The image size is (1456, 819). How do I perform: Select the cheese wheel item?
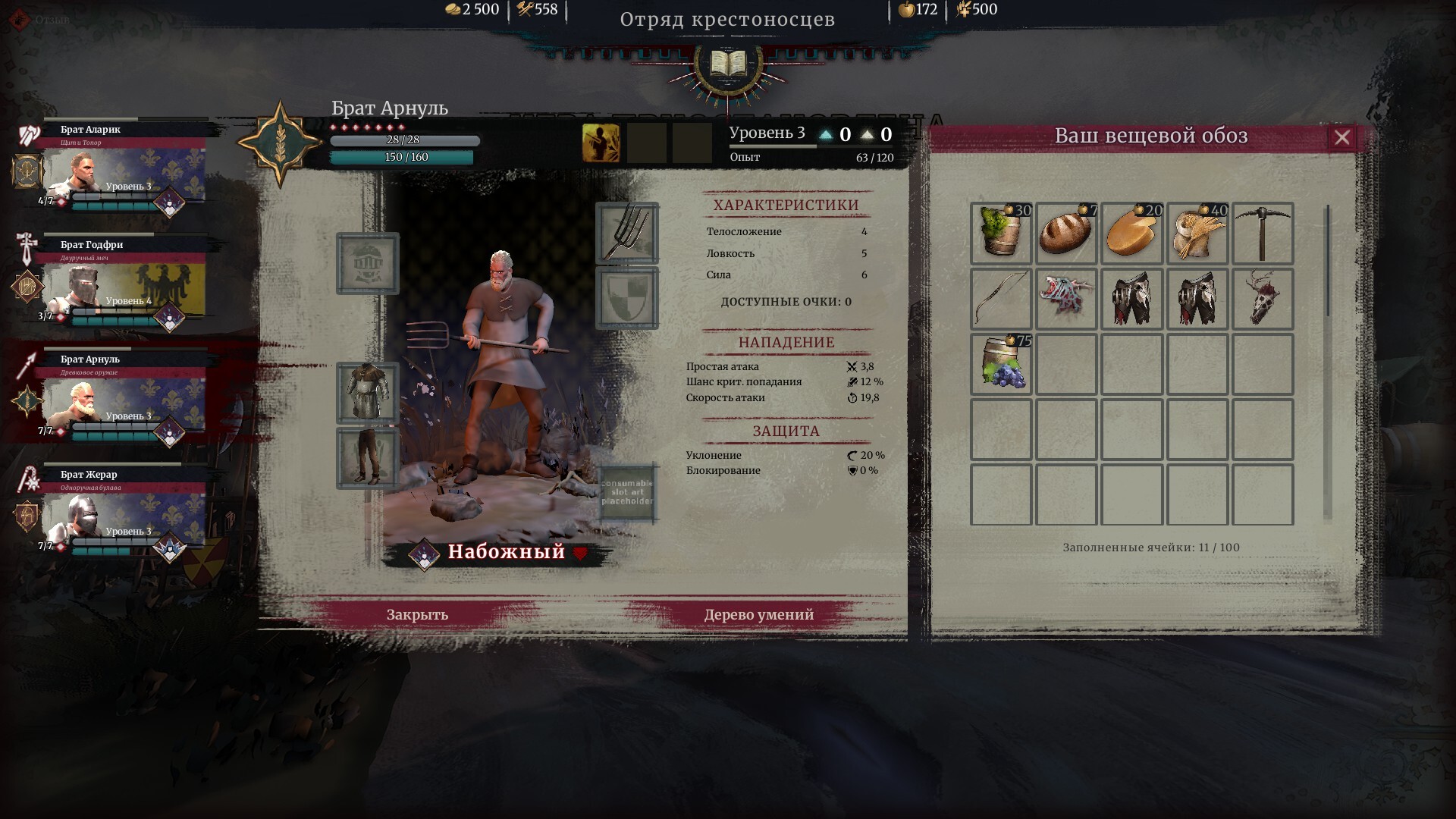[1131, 234]
